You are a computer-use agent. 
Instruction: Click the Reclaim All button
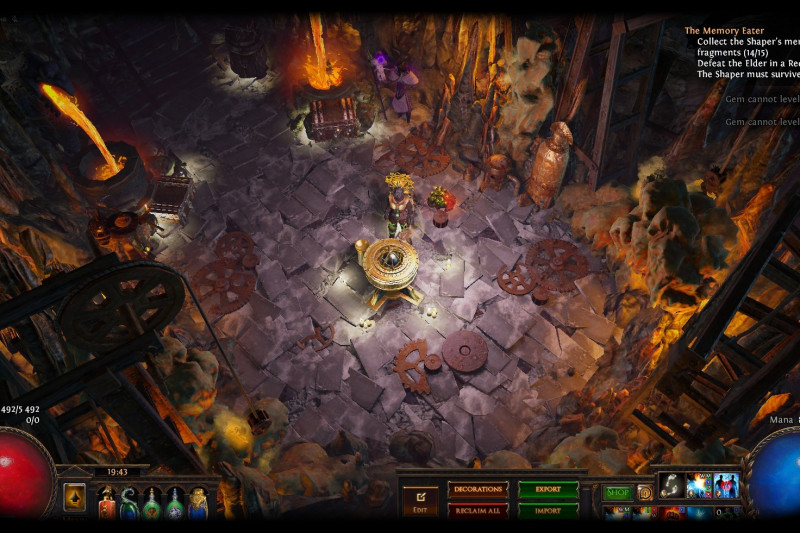[478, 510]
